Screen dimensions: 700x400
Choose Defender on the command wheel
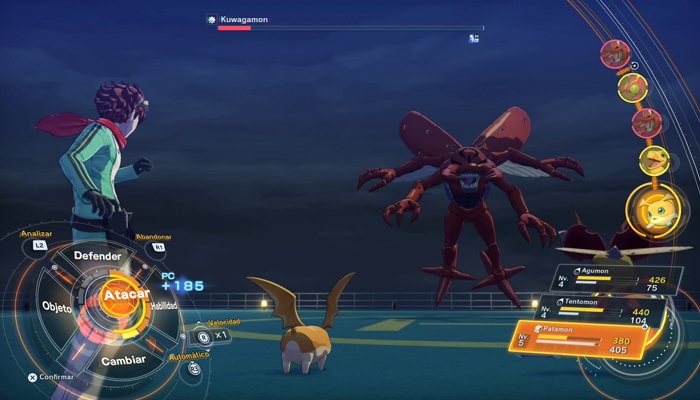point(97,256)
